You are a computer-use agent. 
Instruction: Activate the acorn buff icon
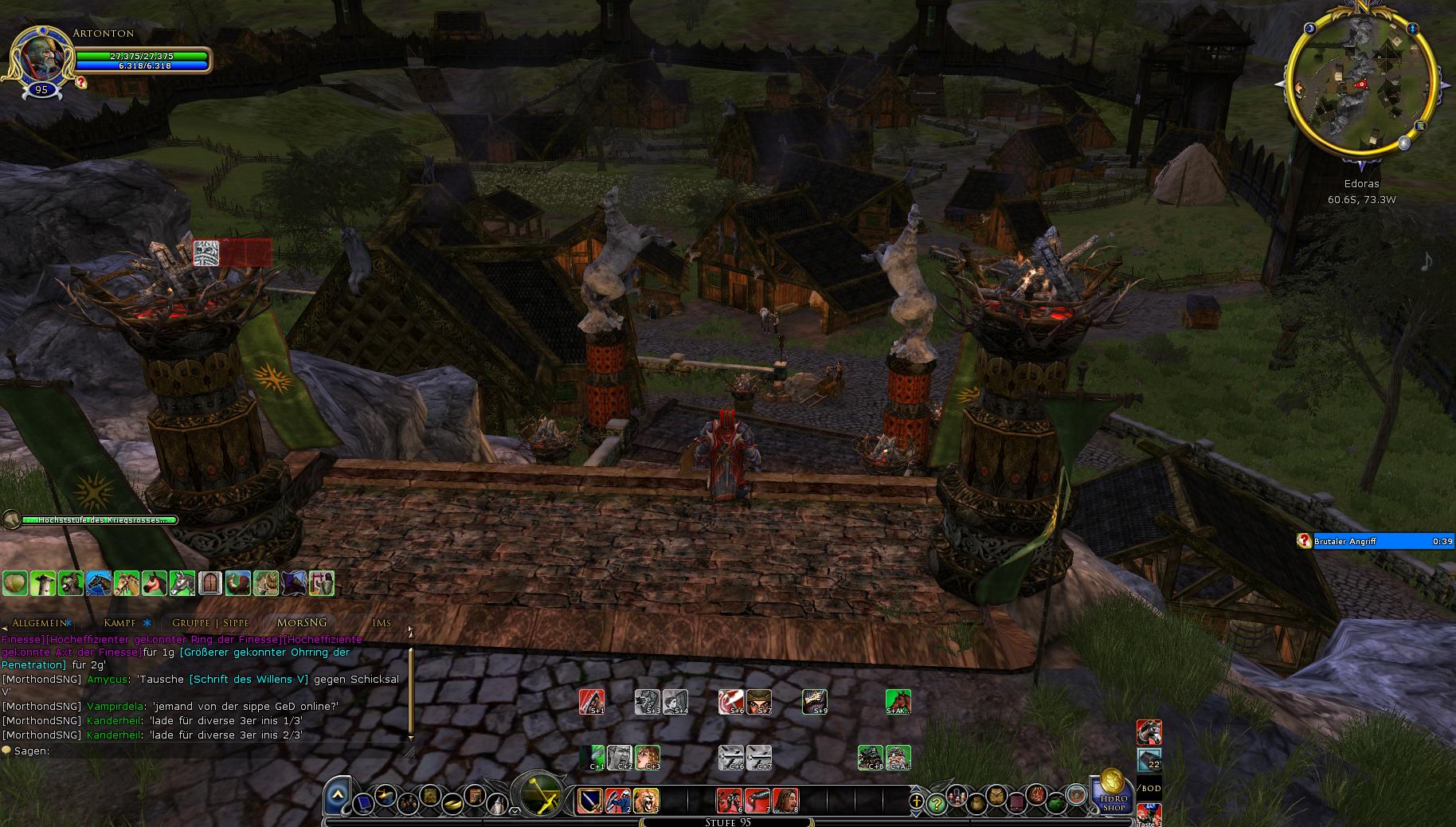14,583
